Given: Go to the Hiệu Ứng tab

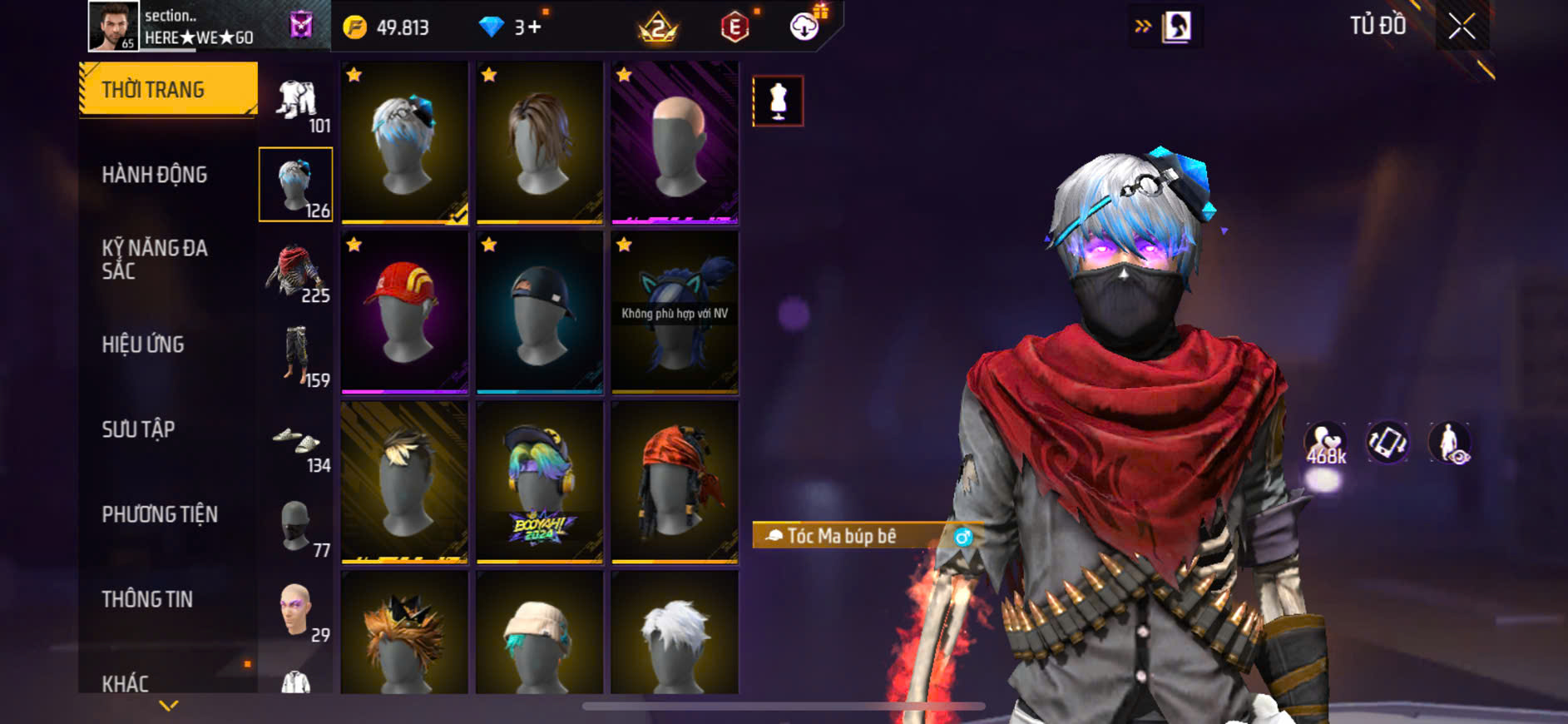Looking at the screenshot, I should pos(143,345).
